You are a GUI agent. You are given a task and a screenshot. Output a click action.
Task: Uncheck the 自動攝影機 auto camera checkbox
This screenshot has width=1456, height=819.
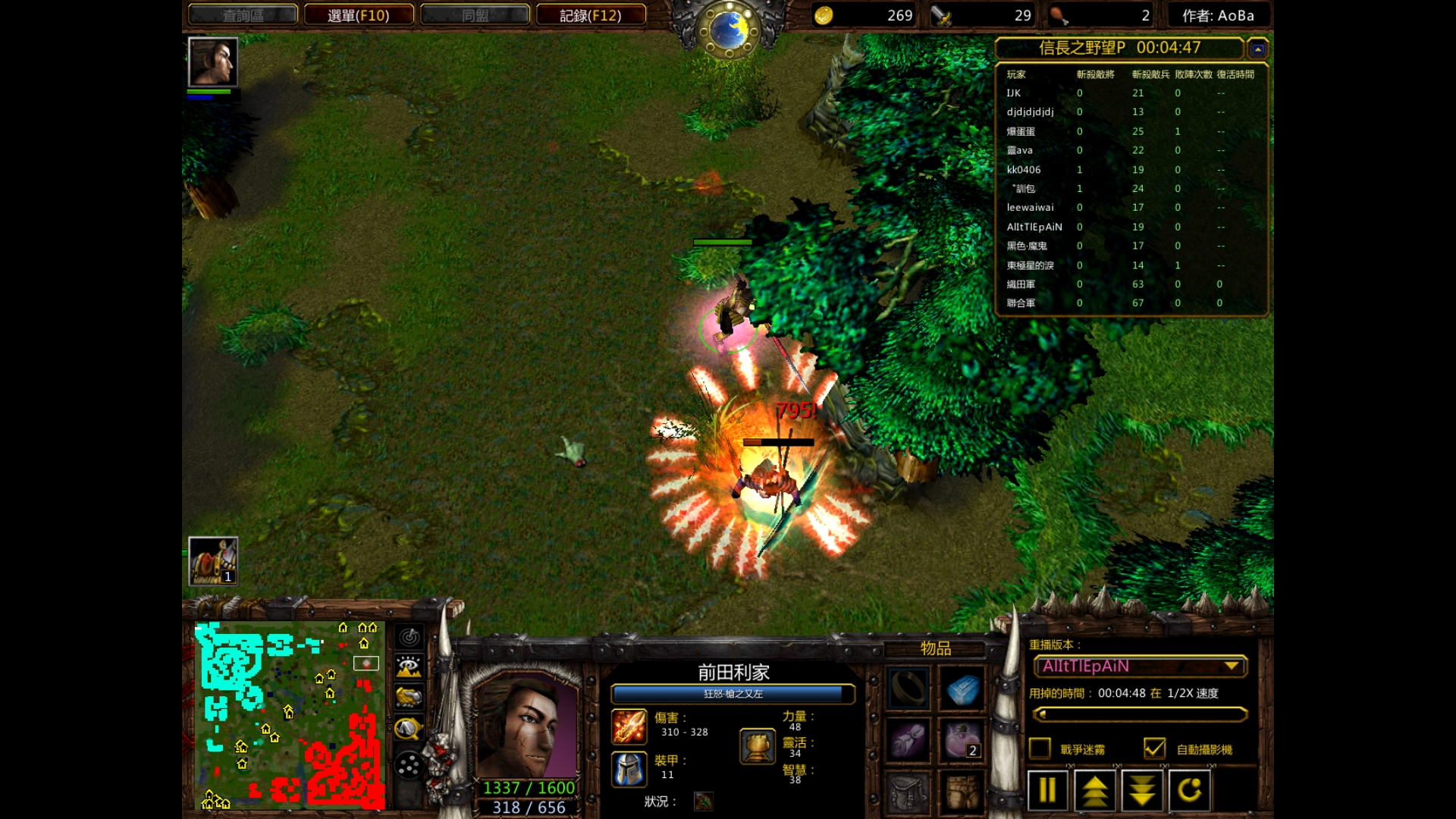click(x=1154, y=748)
